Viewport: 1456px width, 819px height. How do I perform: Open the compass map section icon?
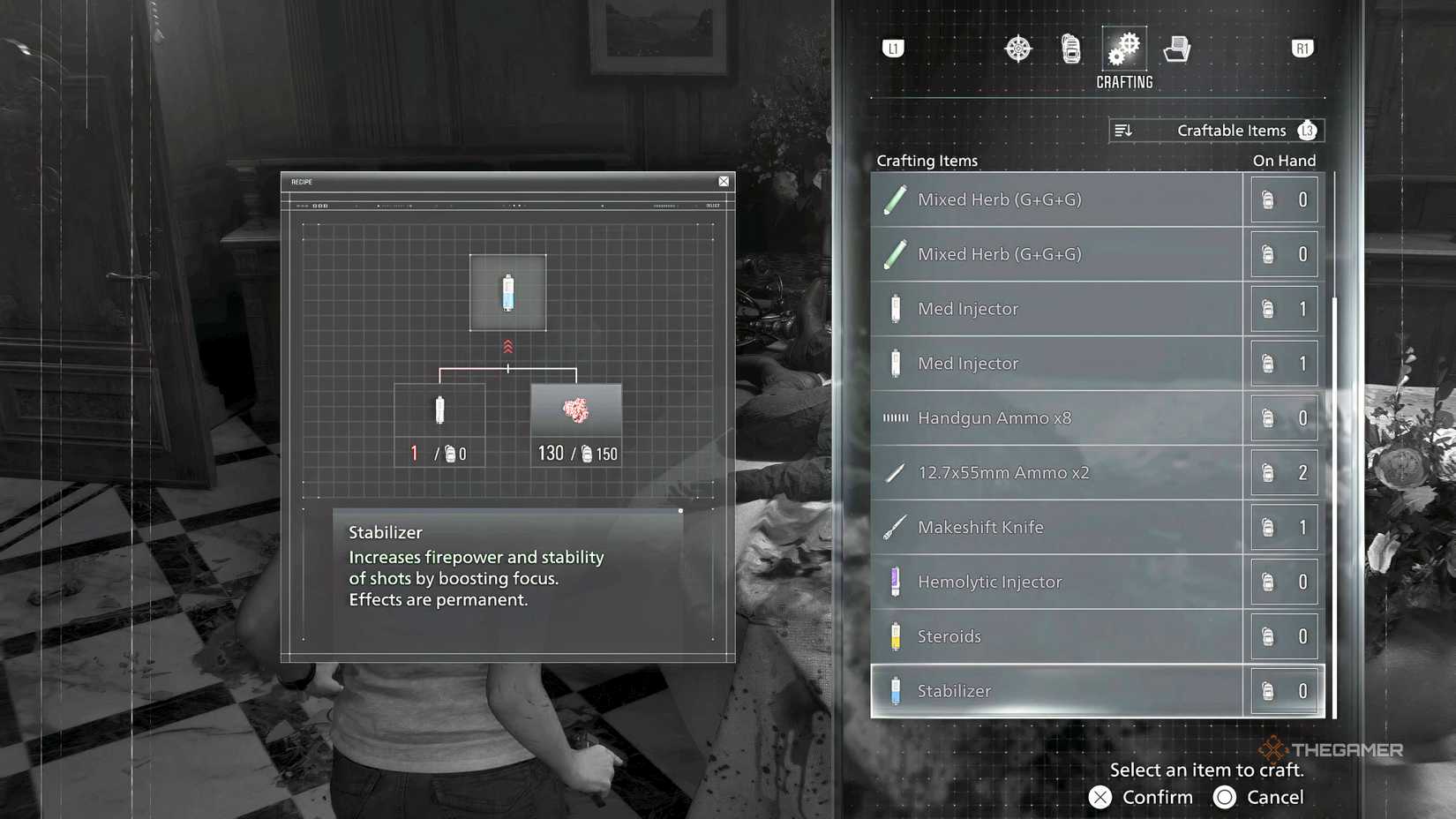(x=1018, y=49)
